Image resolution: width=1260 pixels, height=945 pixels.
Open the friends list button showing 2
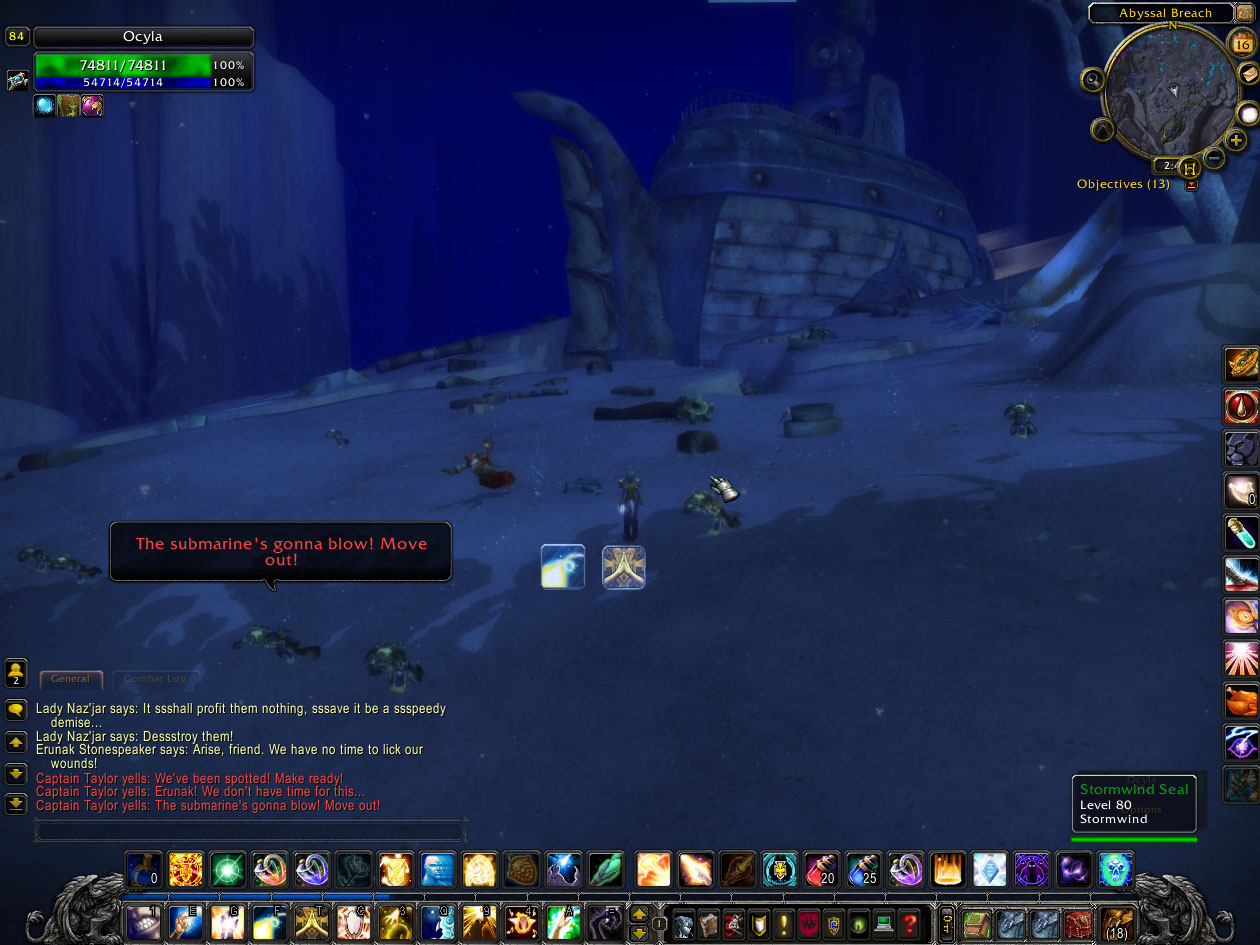tap(16, 673)
